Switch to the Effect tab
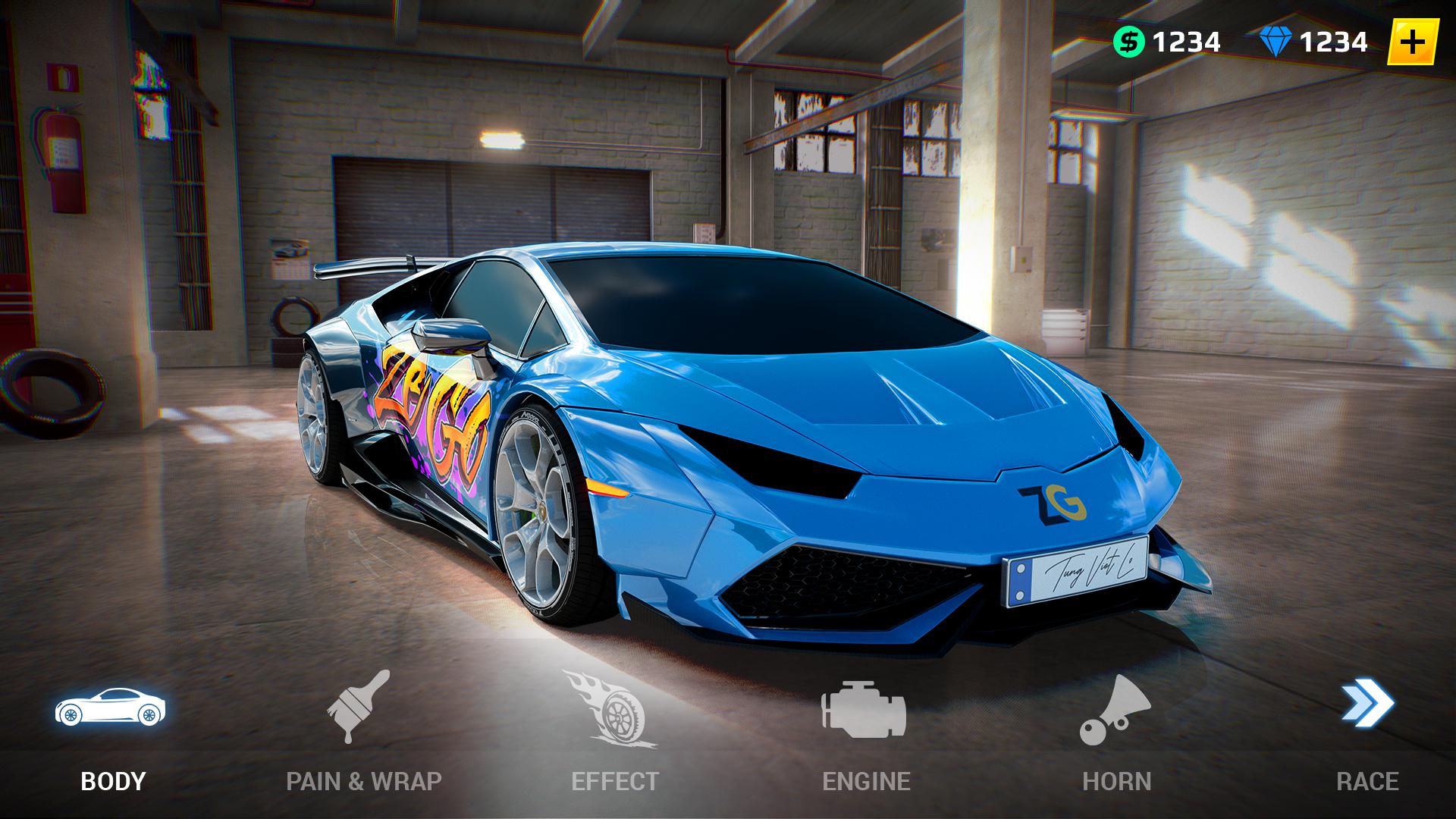The image size is (1456, 819). pyautogui.click(x=614, y=732)
